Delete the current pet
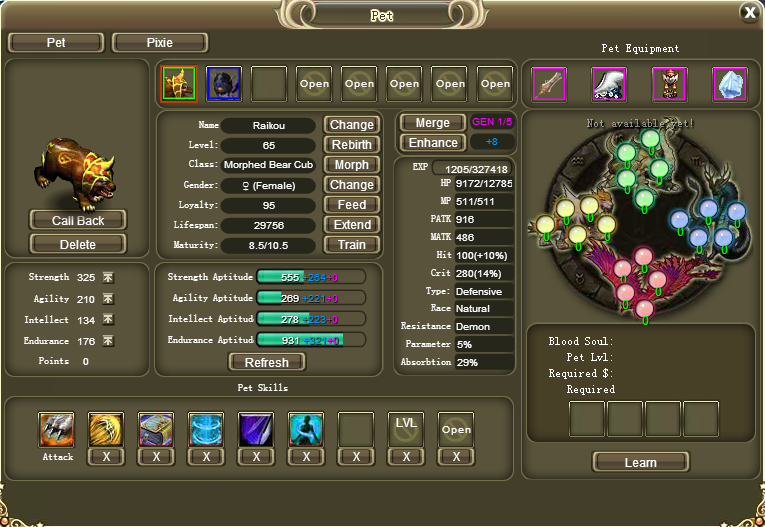 (78, 244)
